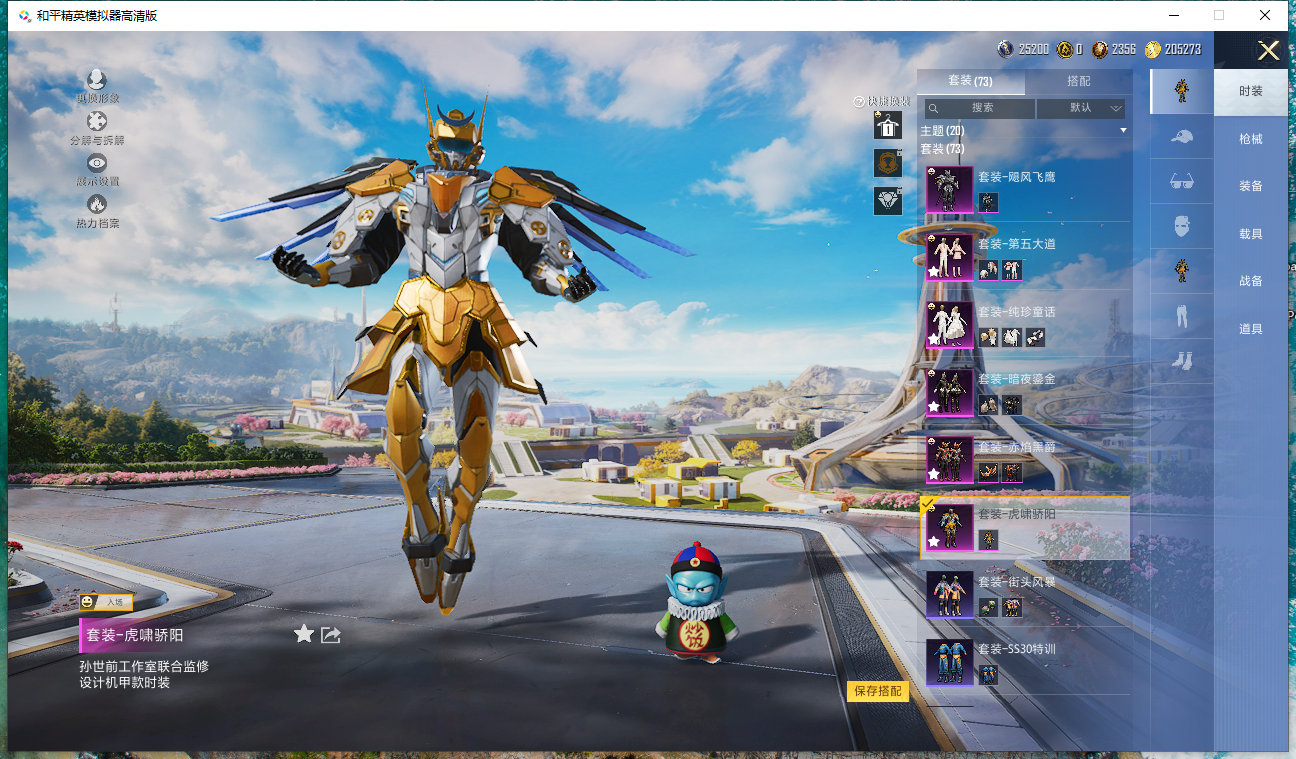Viewport: 1296px width, 759px height.
Task: Show the cap headwear subcategory
Action: pyautogui.click(x=1181, y=136)
